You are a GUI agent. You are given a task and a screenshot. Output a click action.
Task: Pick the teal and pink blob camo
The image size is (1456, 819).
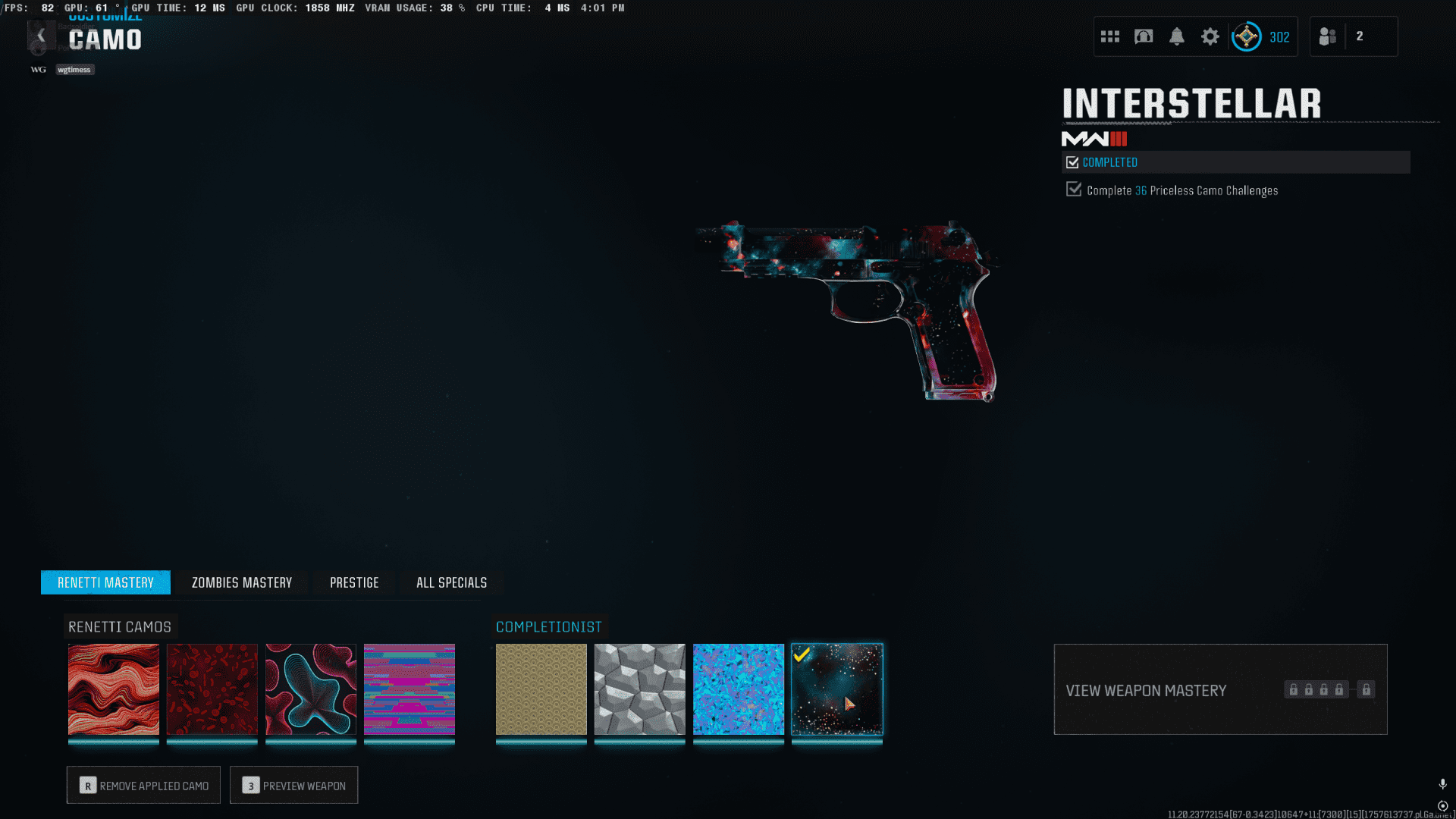(311, 689)
